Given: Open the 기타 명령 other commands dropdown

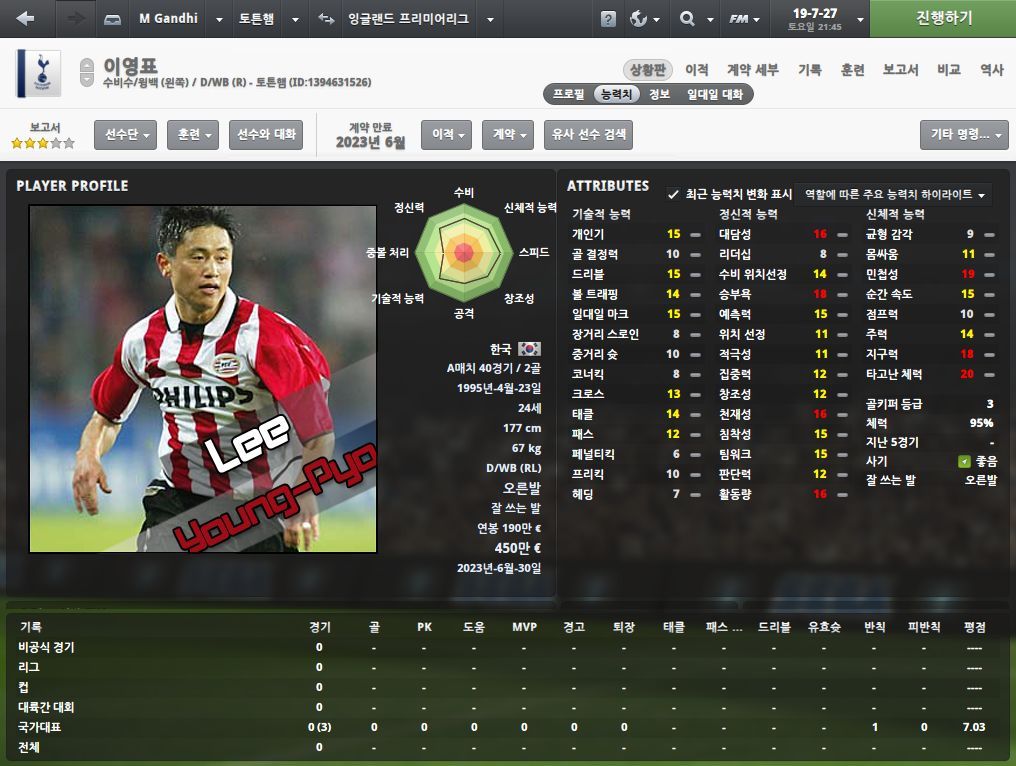Looking at the screenshot, I should (x=964, y=134).
